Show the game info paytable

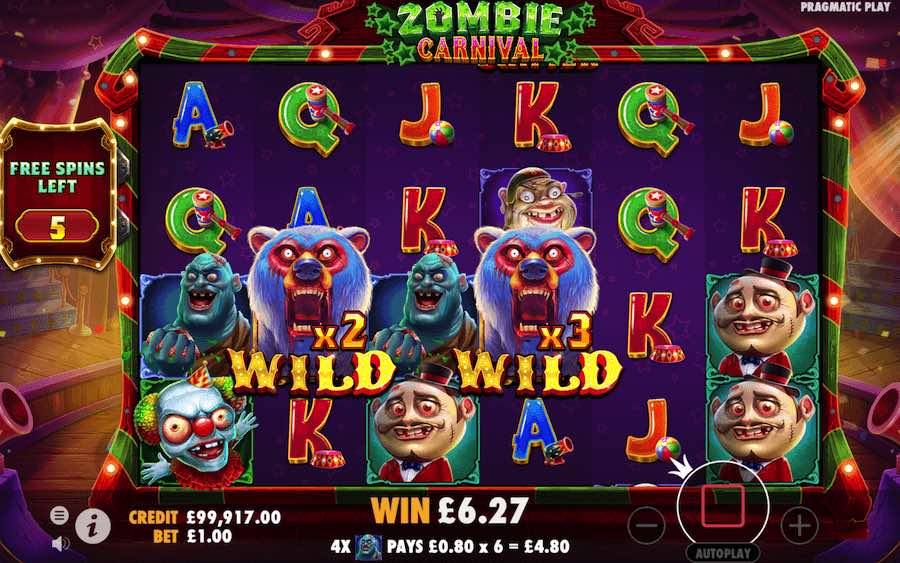92,521
